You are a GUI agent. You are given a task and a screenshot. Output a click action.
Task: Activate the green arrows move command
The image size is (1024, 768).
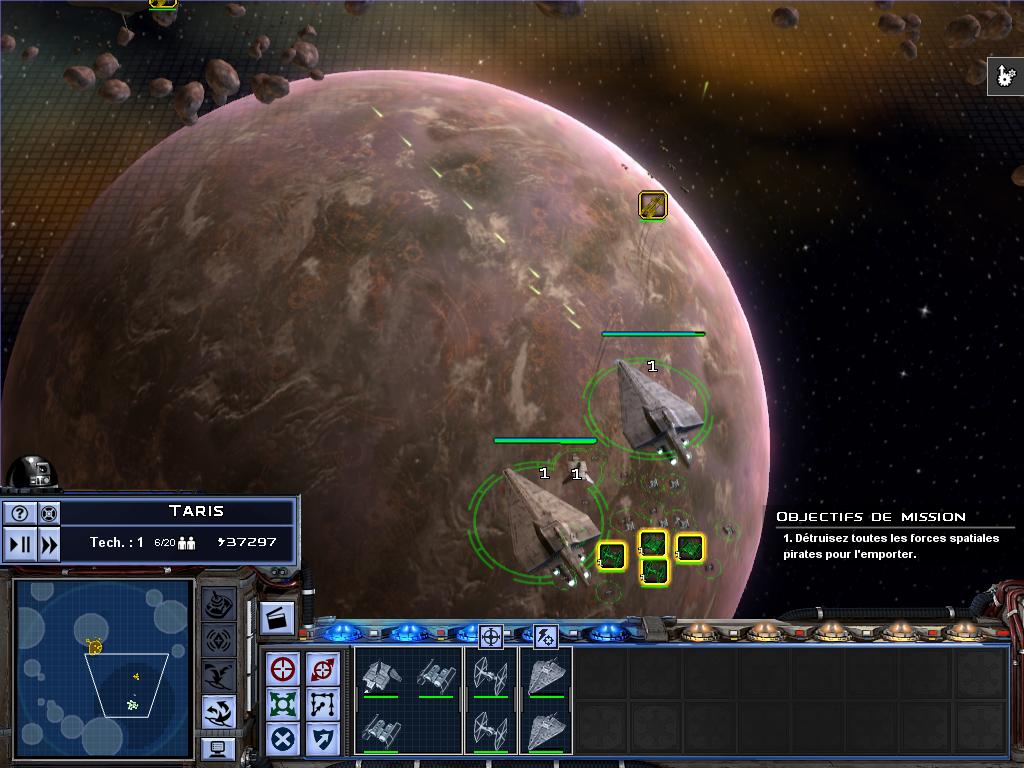click(285, 703)
